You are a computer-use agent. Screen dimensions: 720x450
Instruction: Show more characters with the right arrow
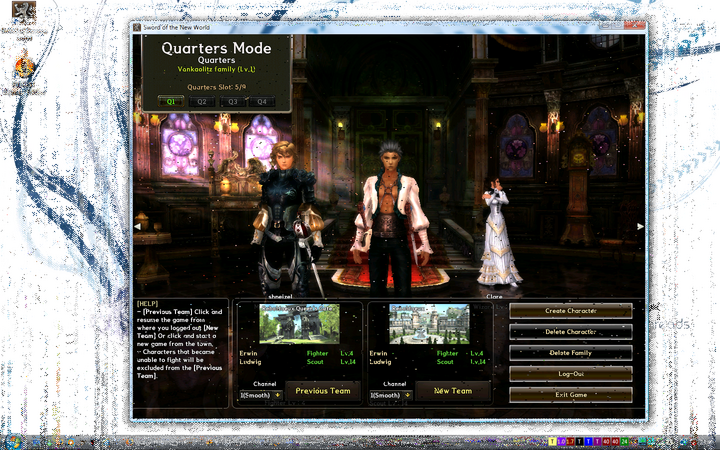click(x=640, y=226)
